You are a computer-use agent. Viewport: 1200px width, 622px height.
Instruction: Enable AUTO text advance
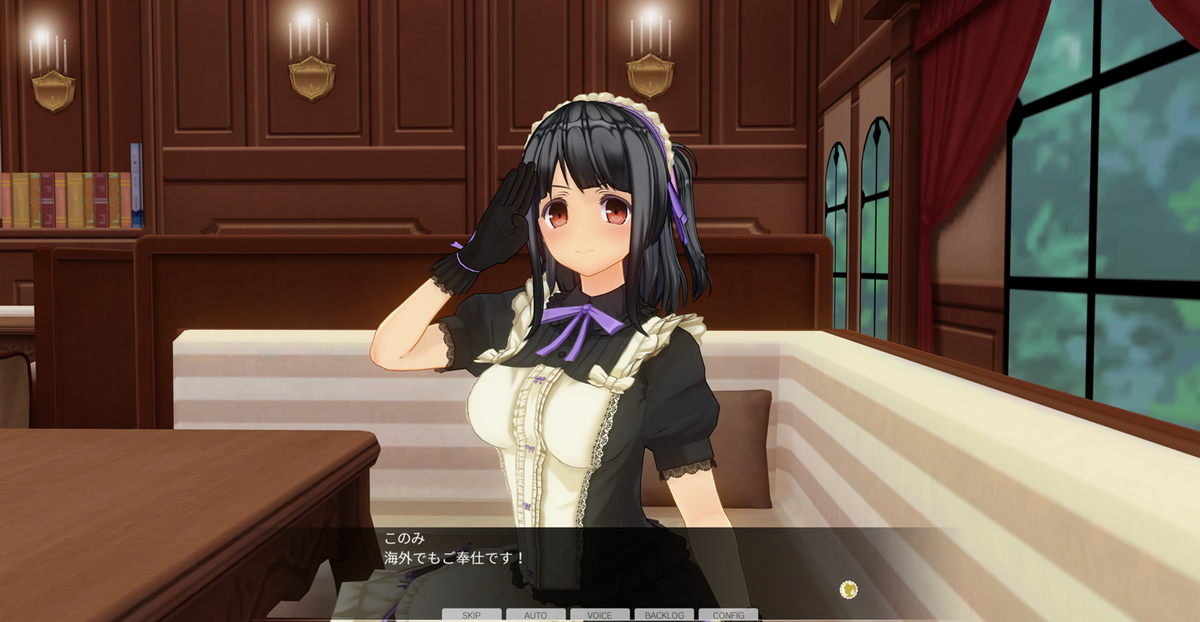click(x=536, y=615)
